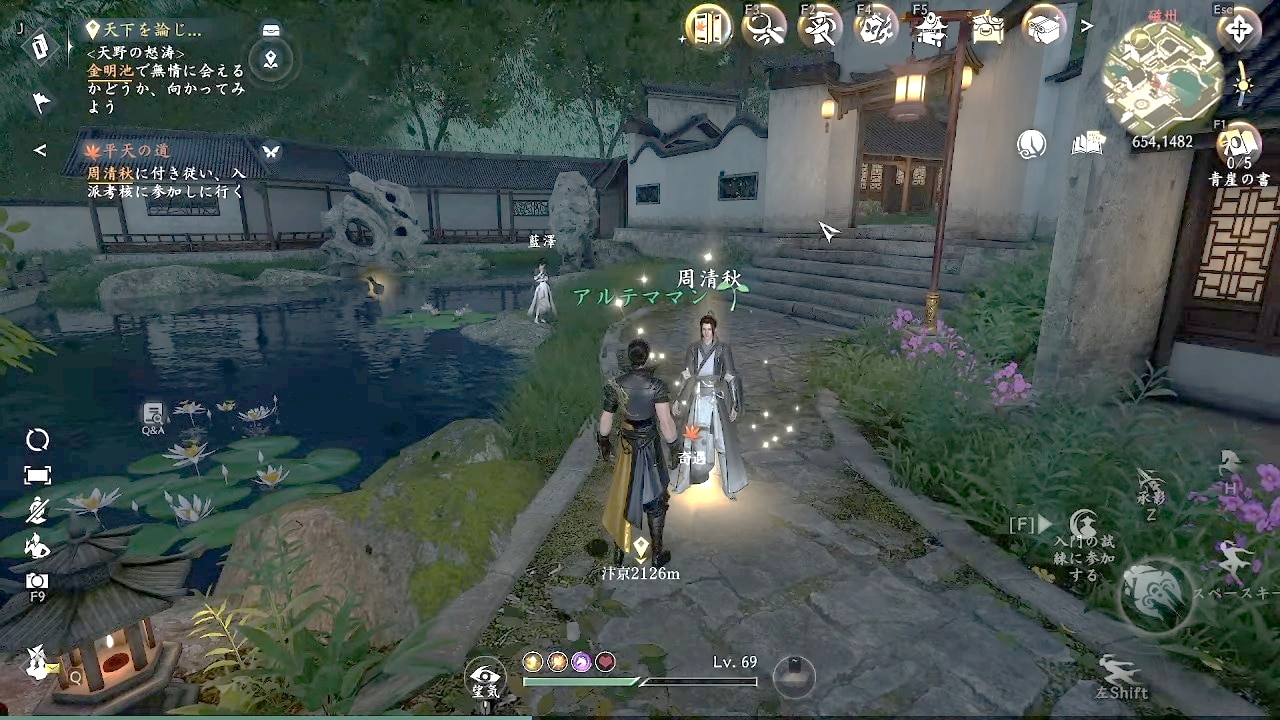Screen dimensions: 1280x720
Task: Open the quest journal diamond icon
Action: [x=41, y=47]
